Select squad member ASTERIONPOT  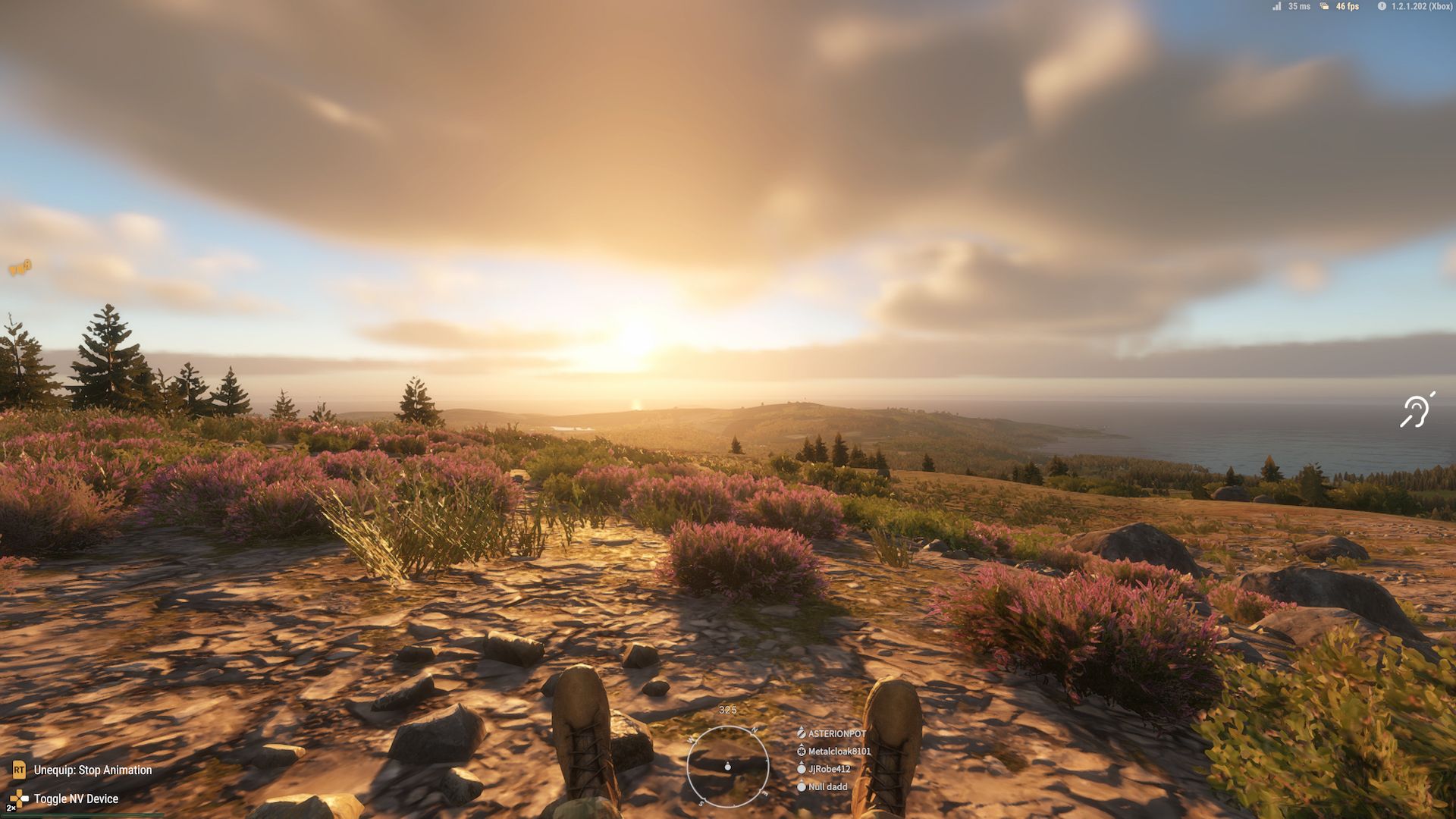pos(836,733)
